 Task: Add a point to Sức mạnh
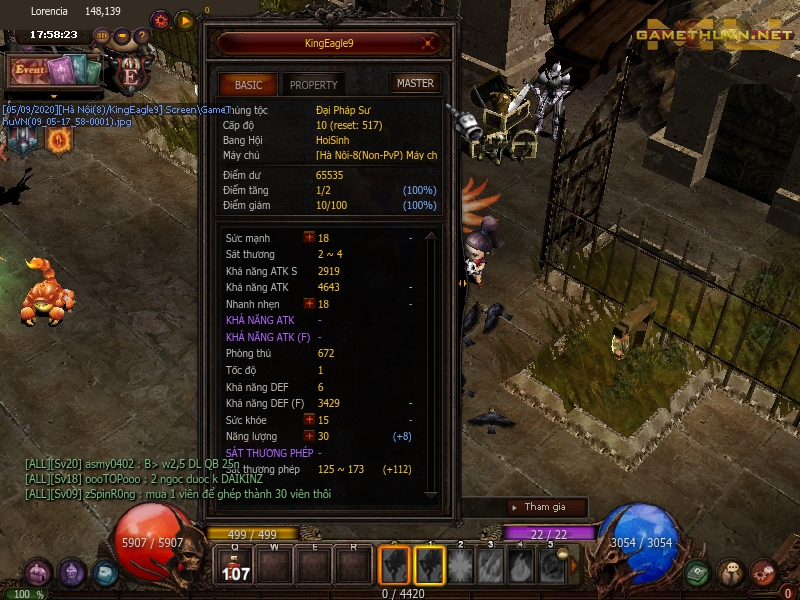[309, 238]
